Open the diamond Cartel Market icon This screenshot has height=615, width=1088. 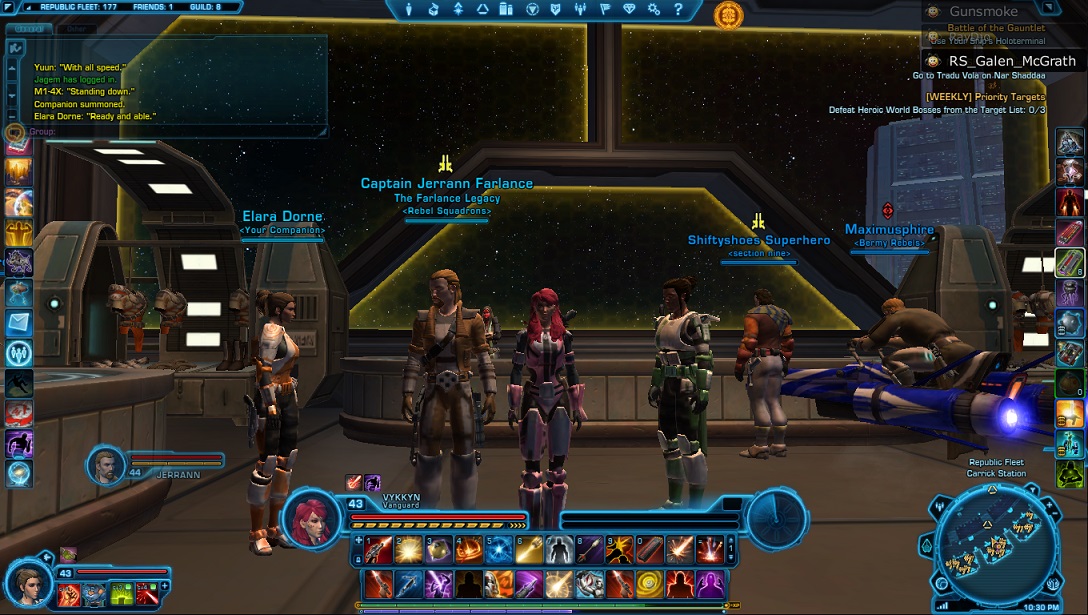[x=629, y=9]
